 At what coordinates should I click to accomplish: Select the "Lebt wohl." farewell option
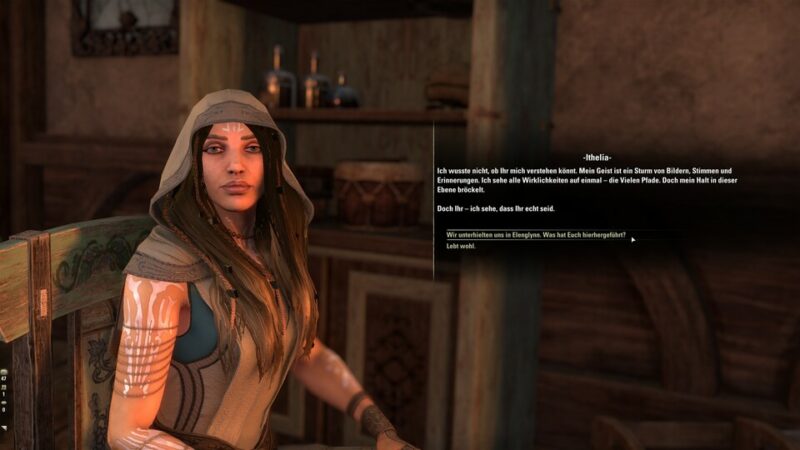[461, 246]
